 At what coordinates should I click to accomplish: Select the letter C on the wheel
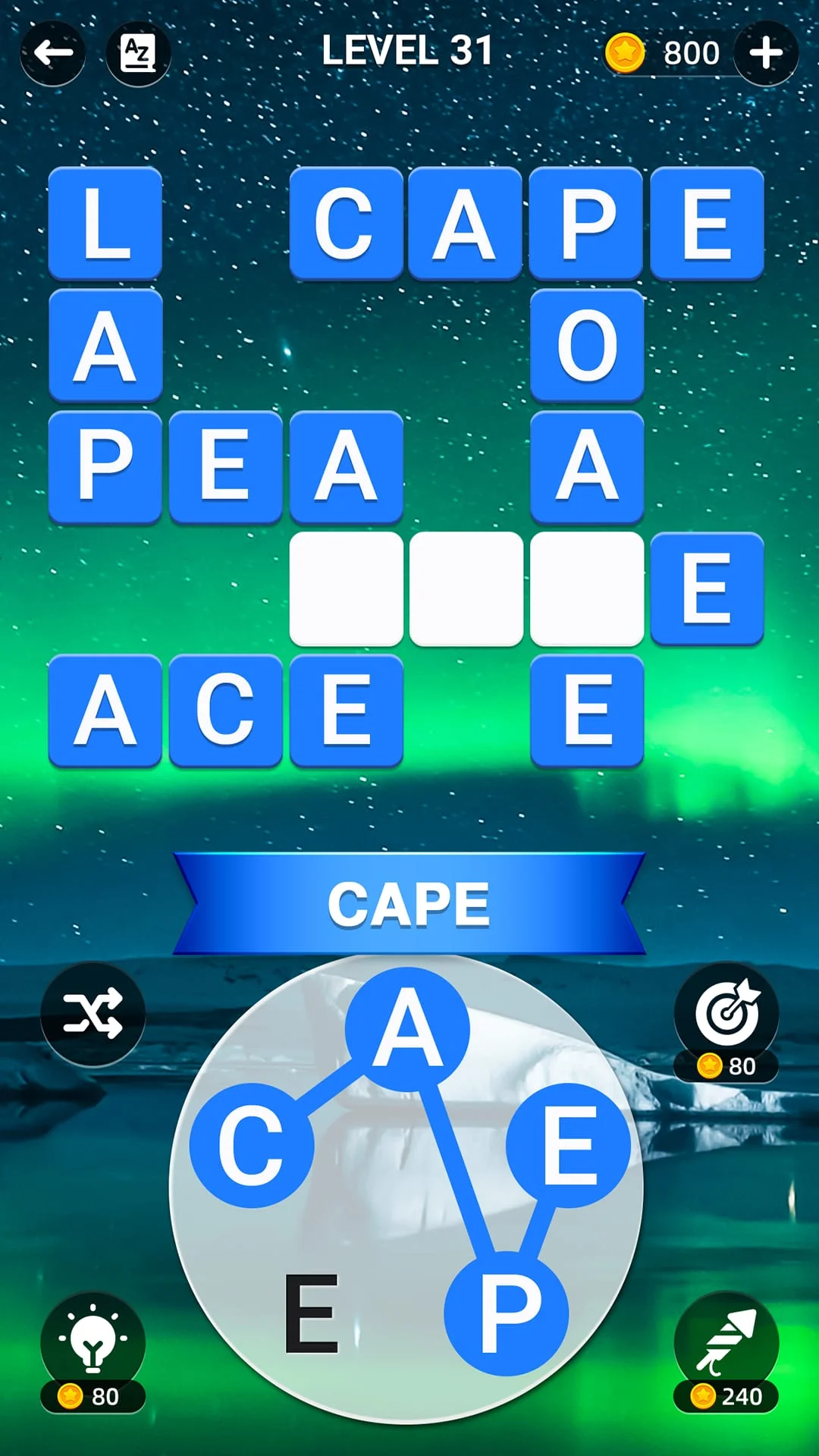pos(252,1145)
